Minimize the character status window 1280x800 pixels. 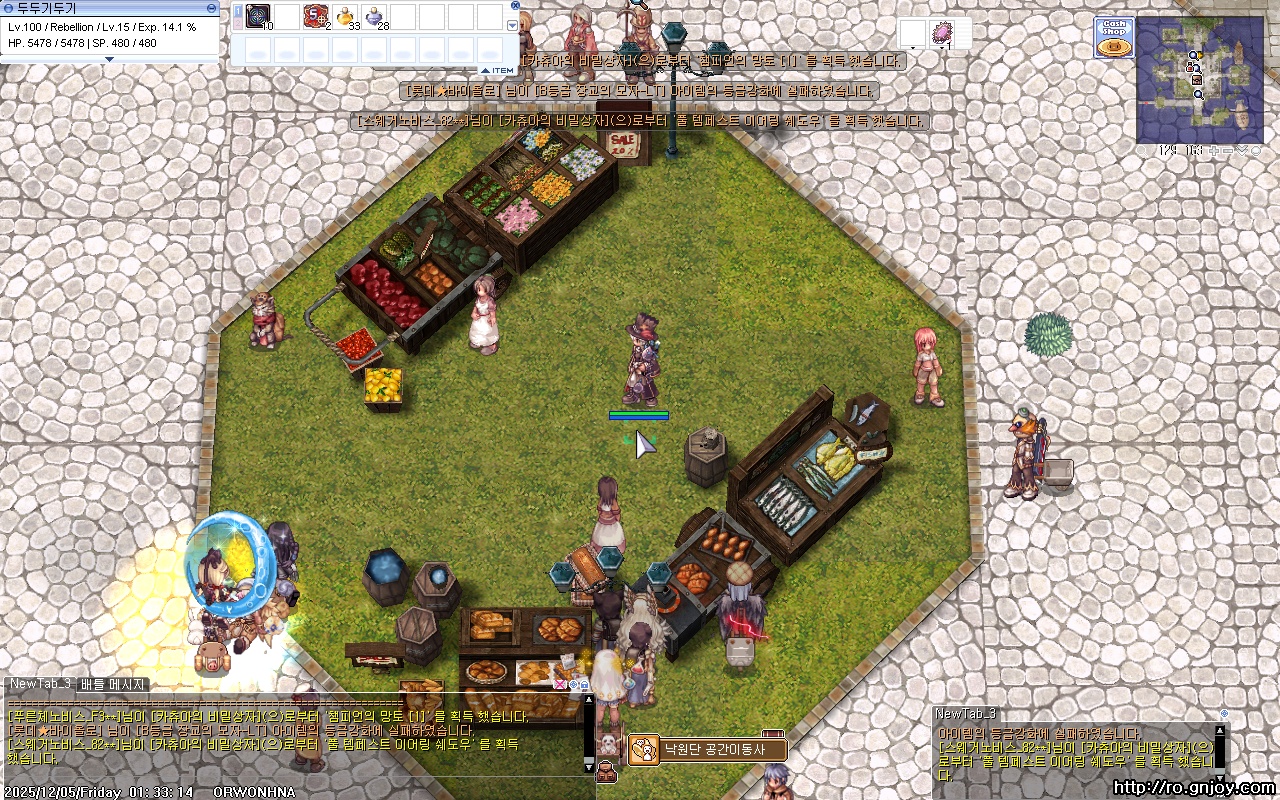click(211, 8)
